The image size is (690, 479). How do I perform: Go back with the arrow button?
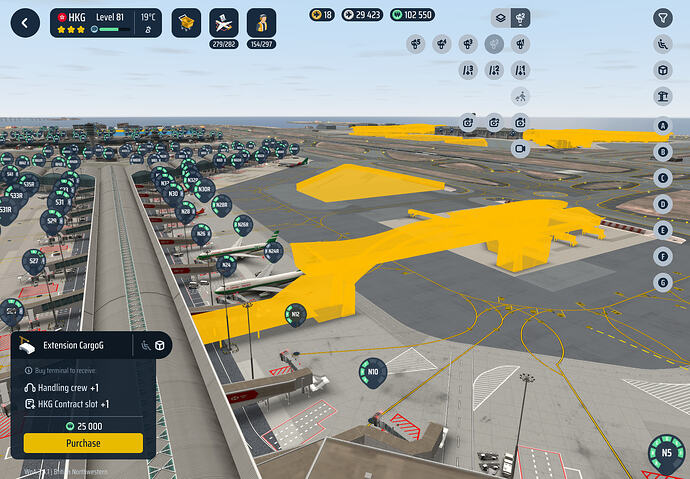[x=24, y=22]
